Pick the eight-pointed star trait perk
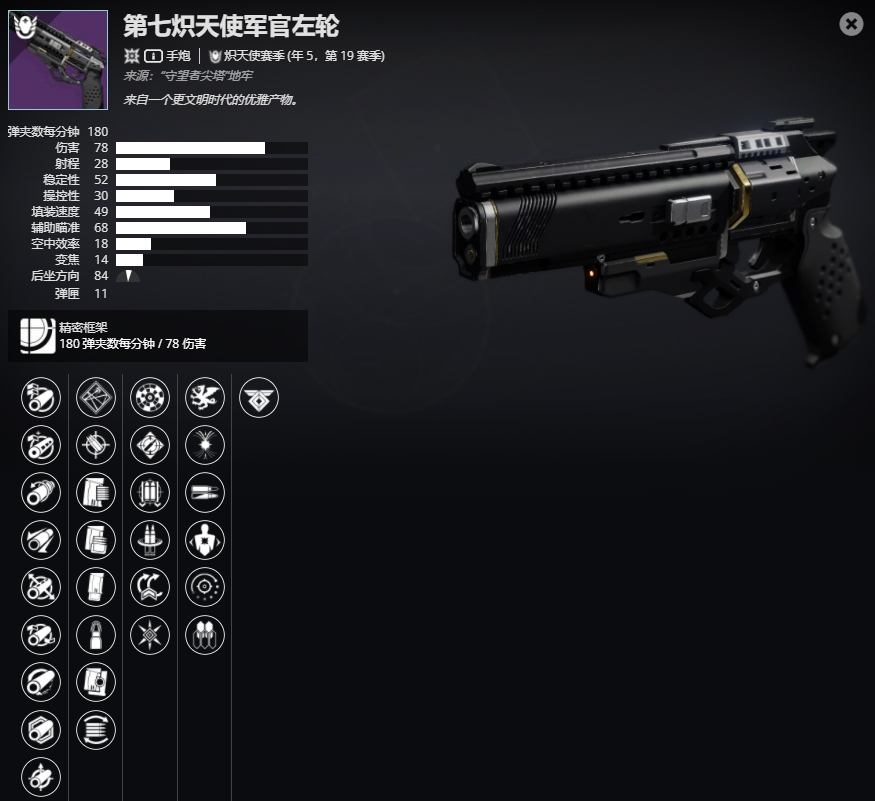 150,635
